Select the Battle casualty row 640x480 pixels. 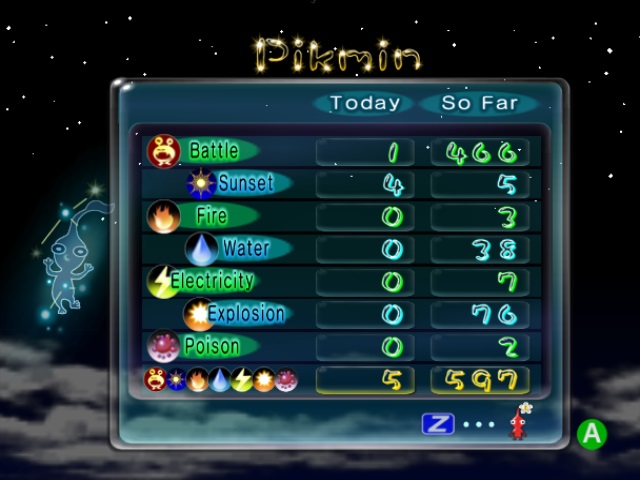[212, 151]
